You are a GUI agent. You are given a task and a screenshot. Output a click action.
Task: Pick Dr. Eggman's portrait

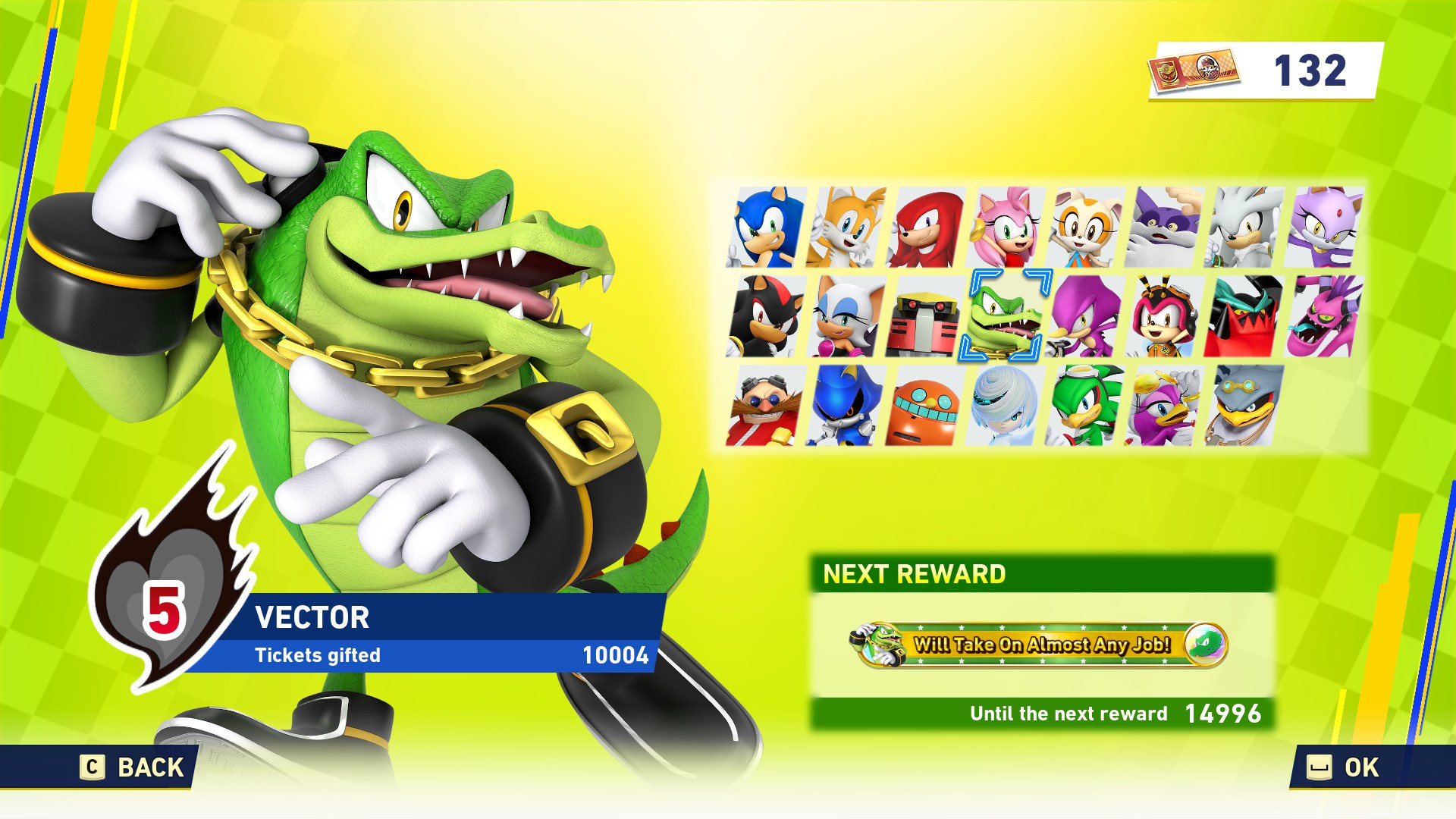click(x=765, y=406)
